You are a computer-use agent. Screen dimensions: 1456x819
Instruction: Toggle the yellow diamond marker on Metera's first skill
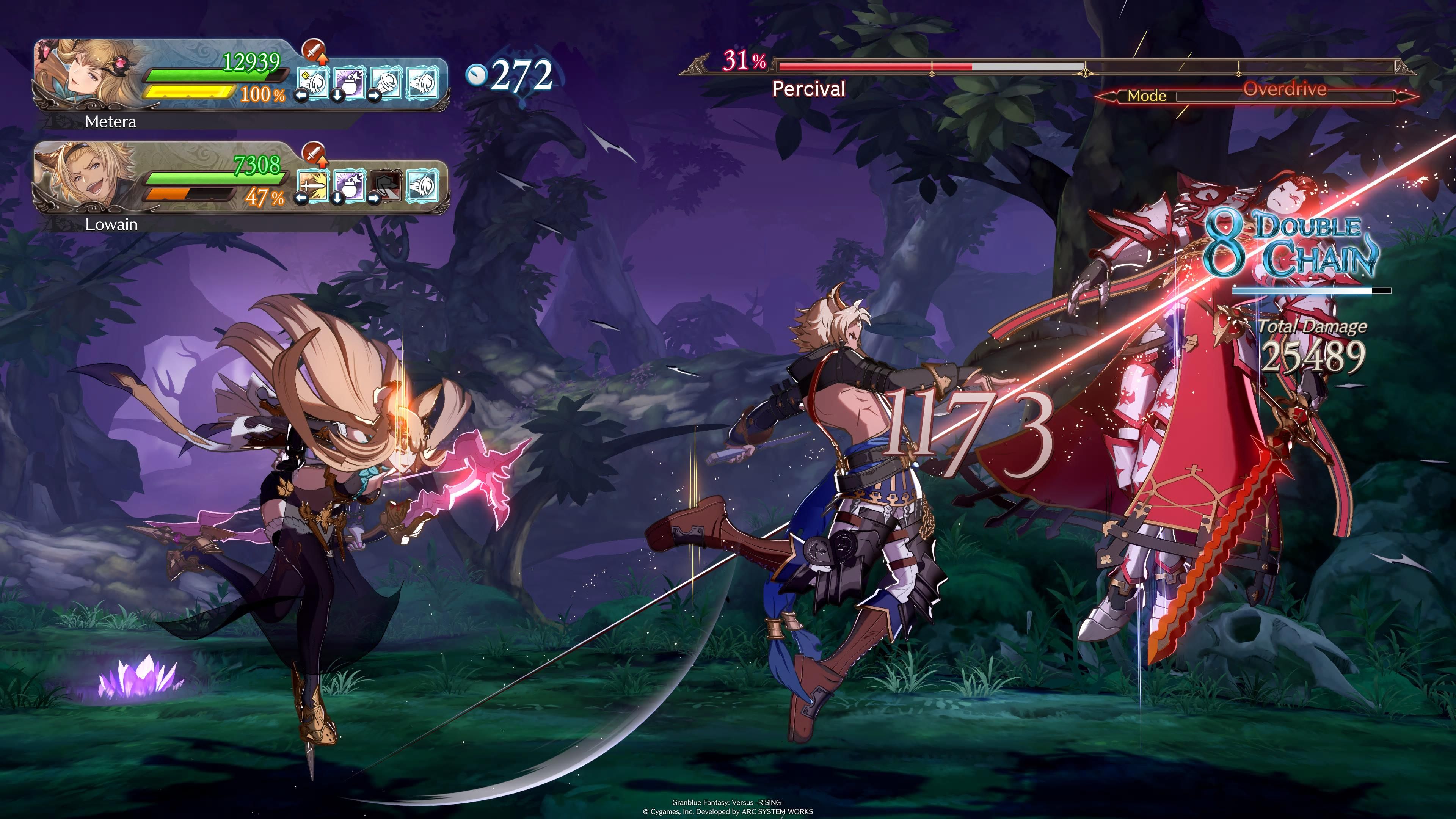pyautogui.click(x=305, y=75)
